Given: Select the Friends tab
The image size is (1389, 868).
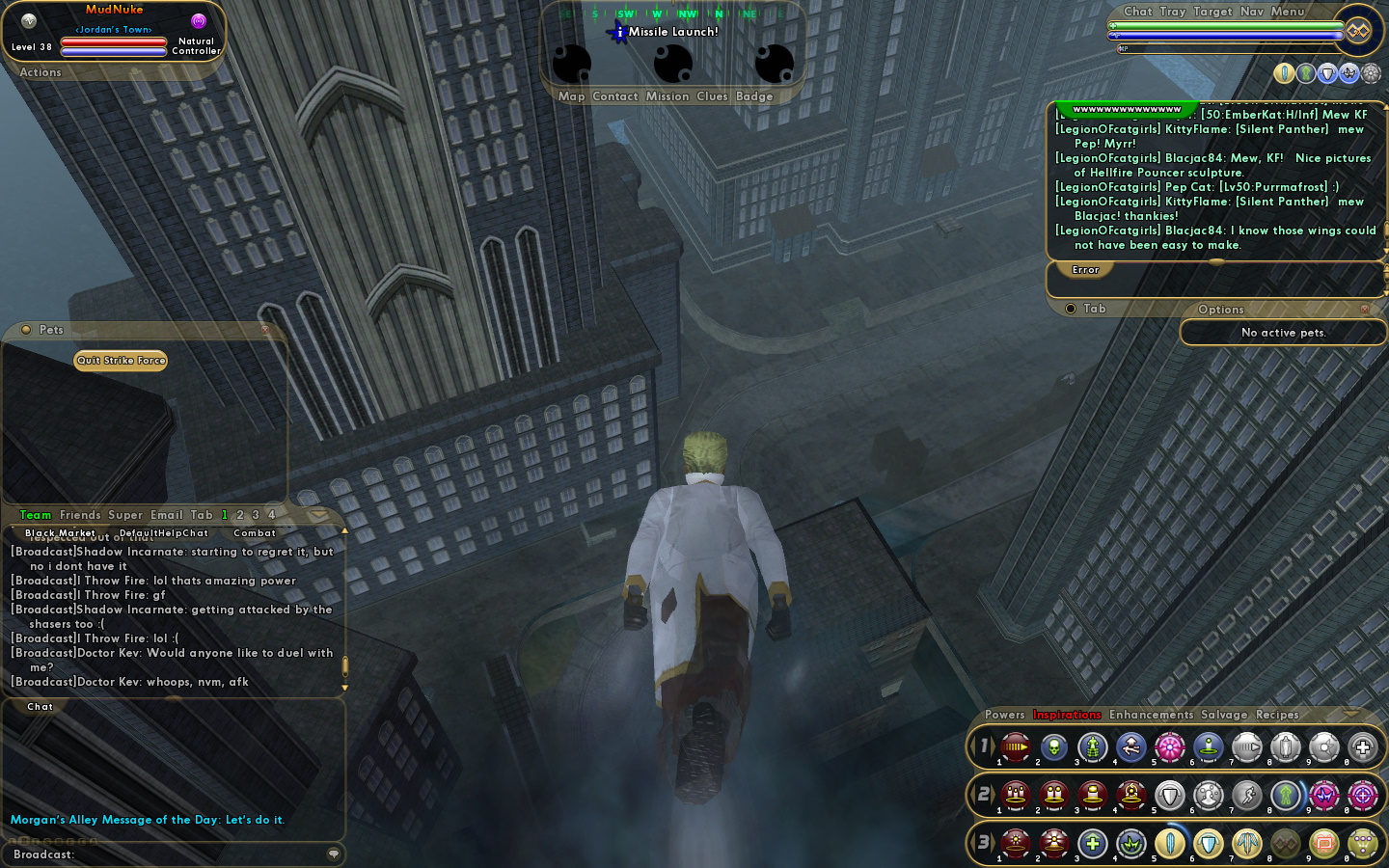Looking at the screenshot, I should click(x=80, y=515).
